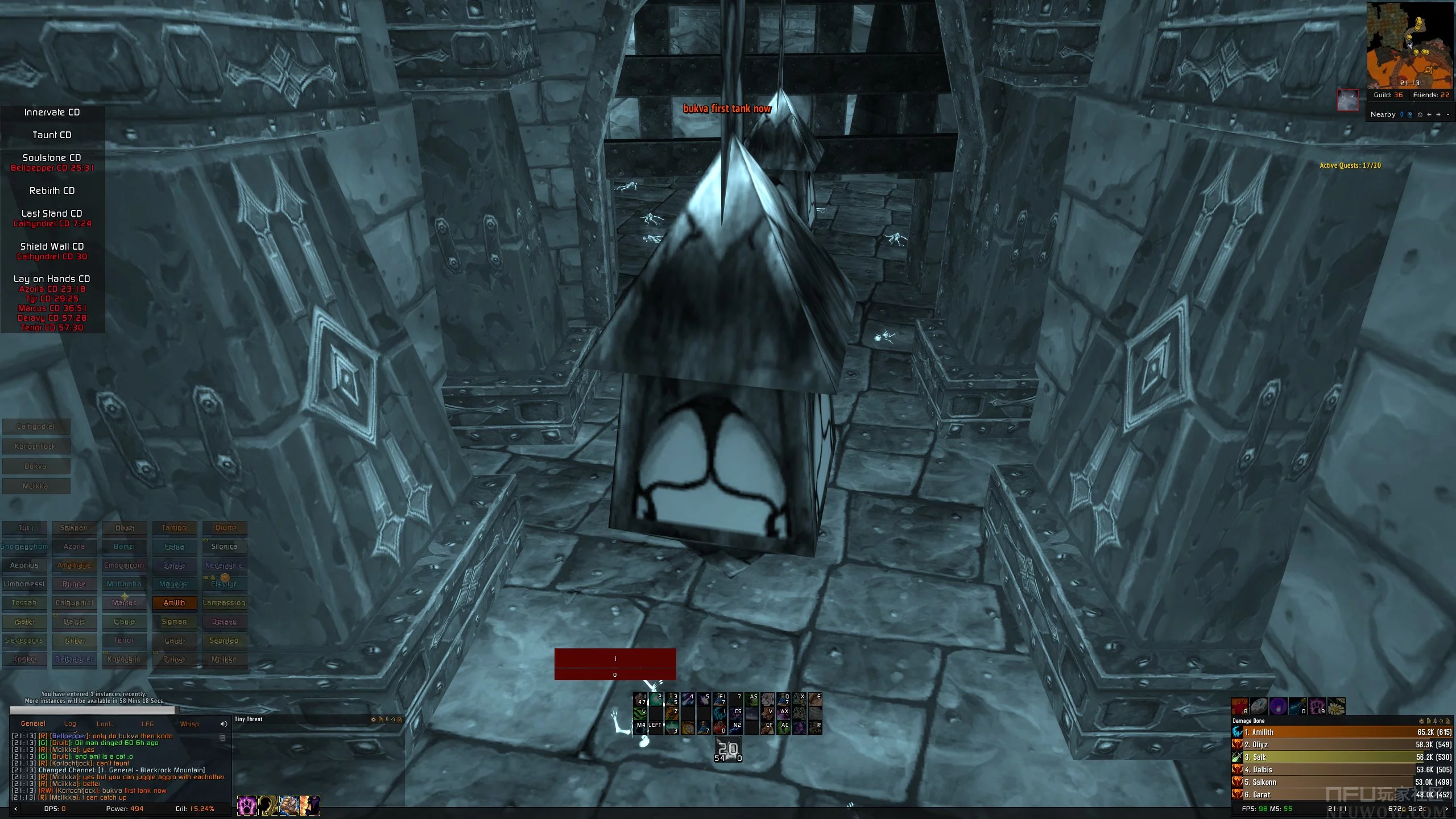The width and height of the screenshot is (1456, 819).
Task: Select the Whisp chat tab
Action: point(189,723)
